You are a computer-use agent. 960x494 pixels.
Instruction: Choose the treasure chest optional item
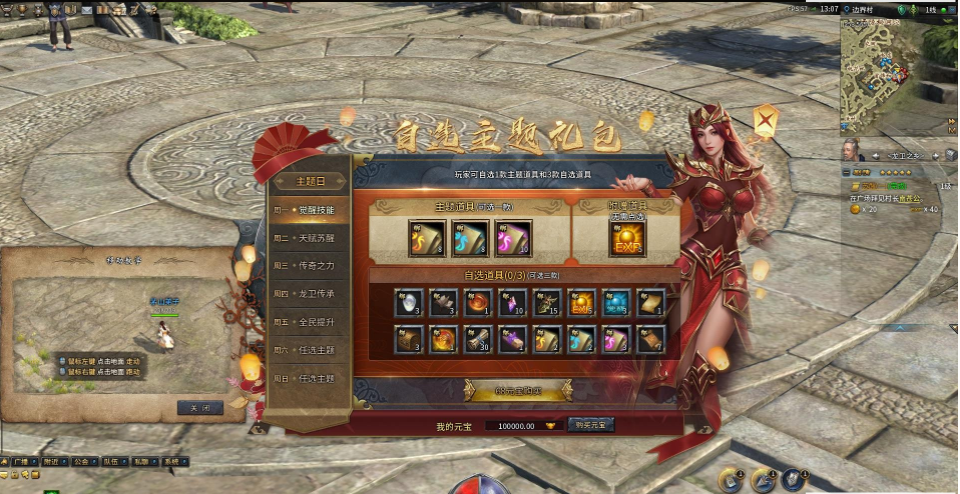pos(406,339)
